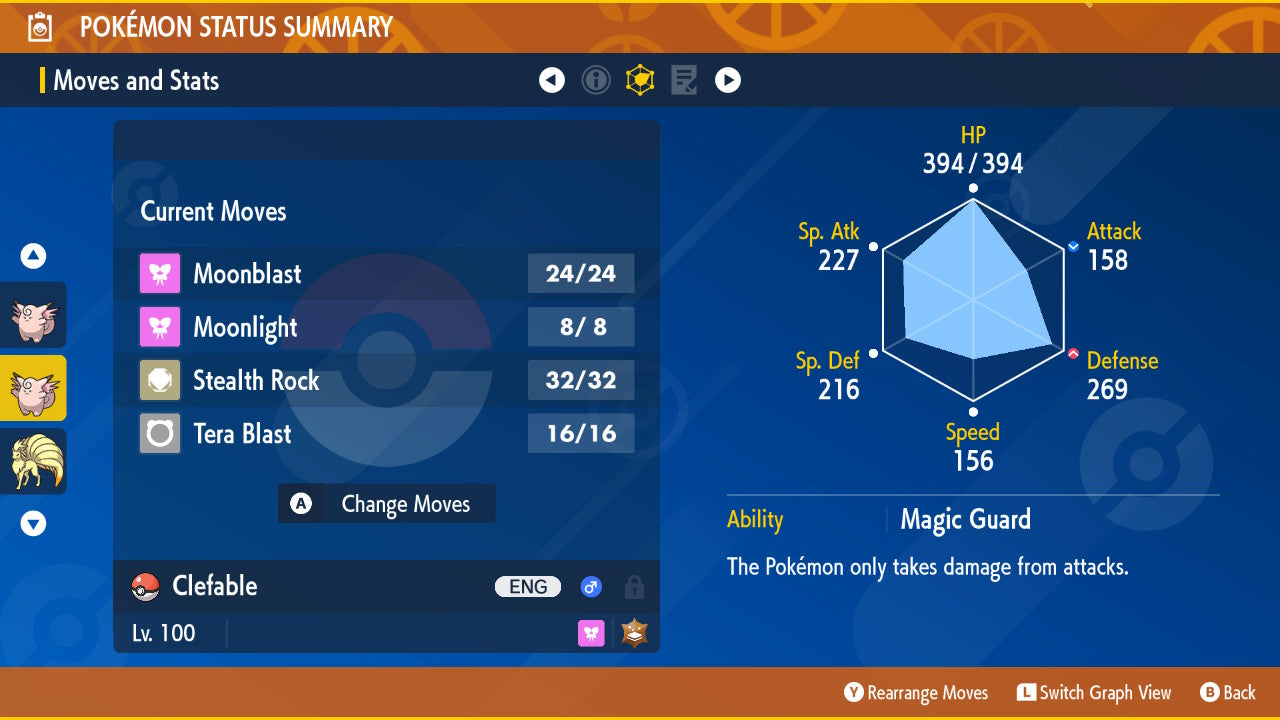This screenshot has width=1280, height=720.
Task: Select the top Clefable party thumbnail
Action: (x=34, y=315)
